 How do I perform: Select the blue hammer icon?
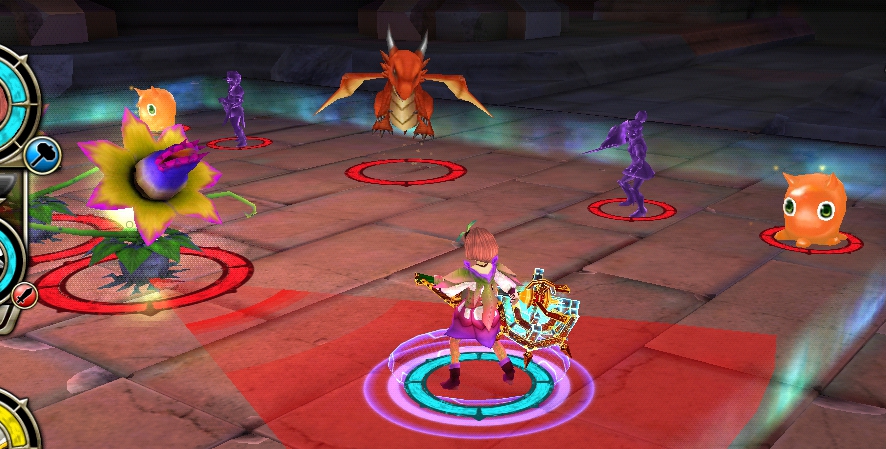coord(44,155)
